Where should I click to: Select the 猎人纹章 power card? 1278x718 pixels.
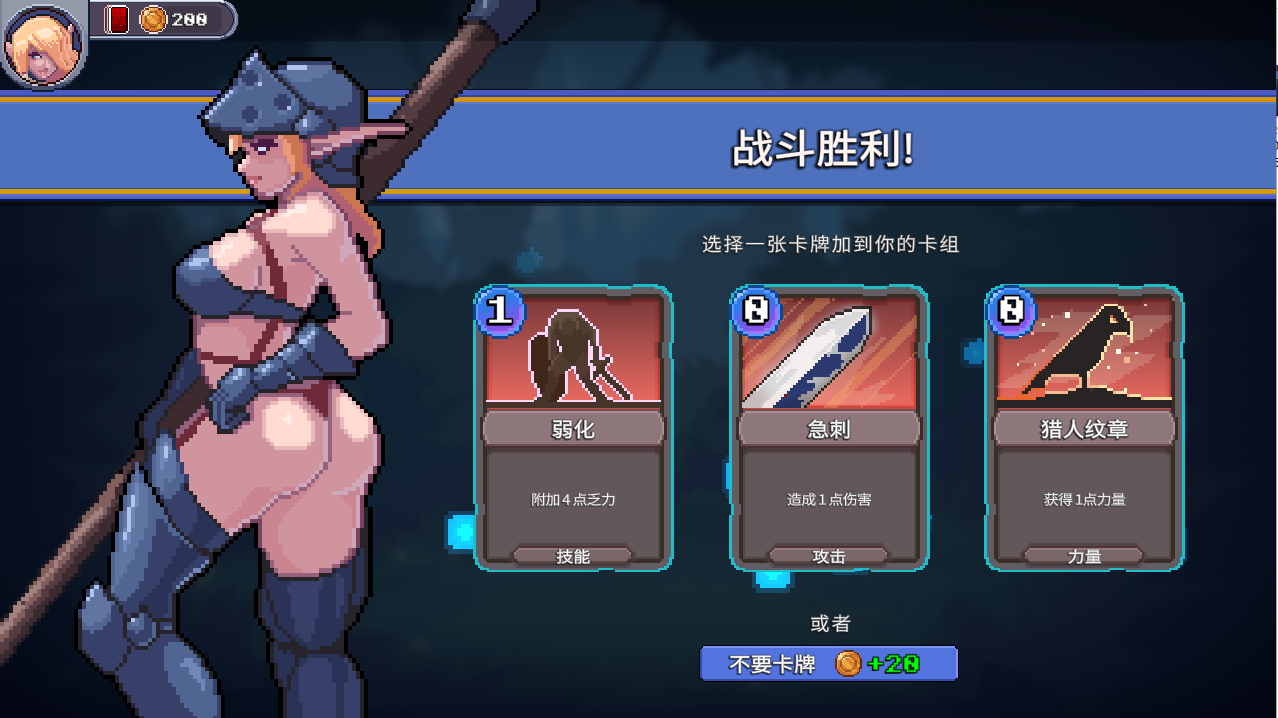[x=1084, y=428]
